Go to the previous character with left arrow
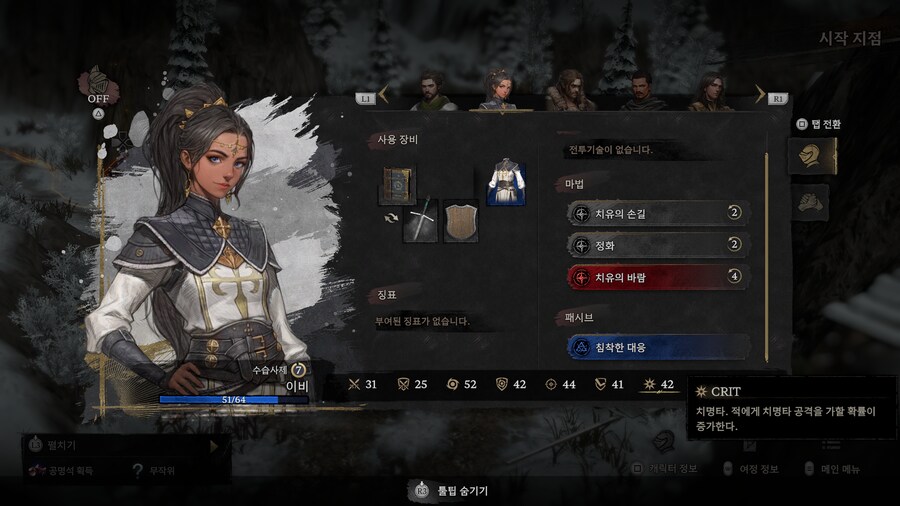 (x=384, y=96)
